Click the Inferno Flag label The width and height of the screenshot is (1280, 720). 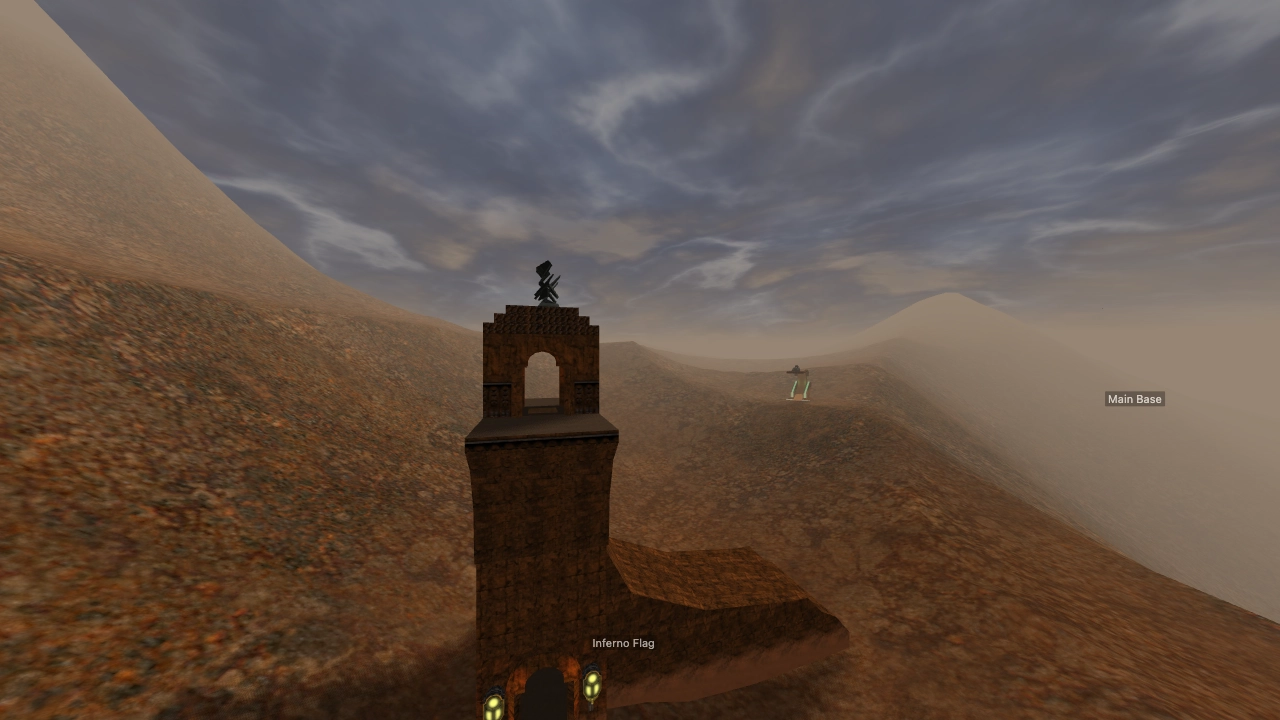click(x=623, y=643)
